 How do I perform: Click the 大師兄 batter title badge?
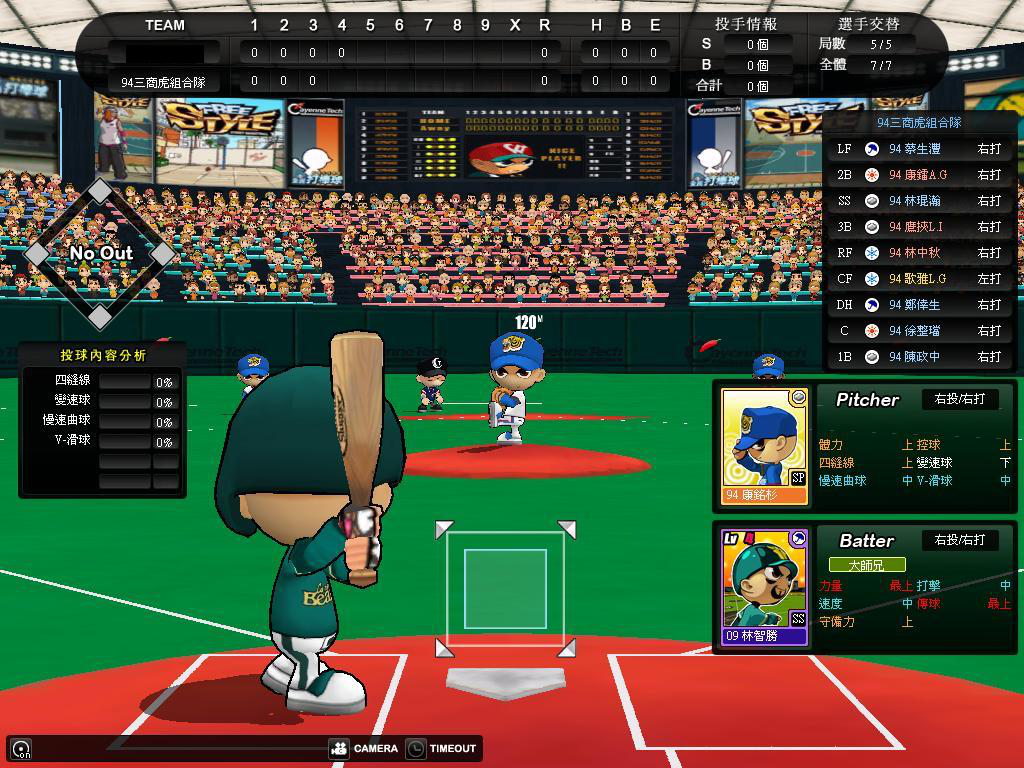tap(866, 565)
